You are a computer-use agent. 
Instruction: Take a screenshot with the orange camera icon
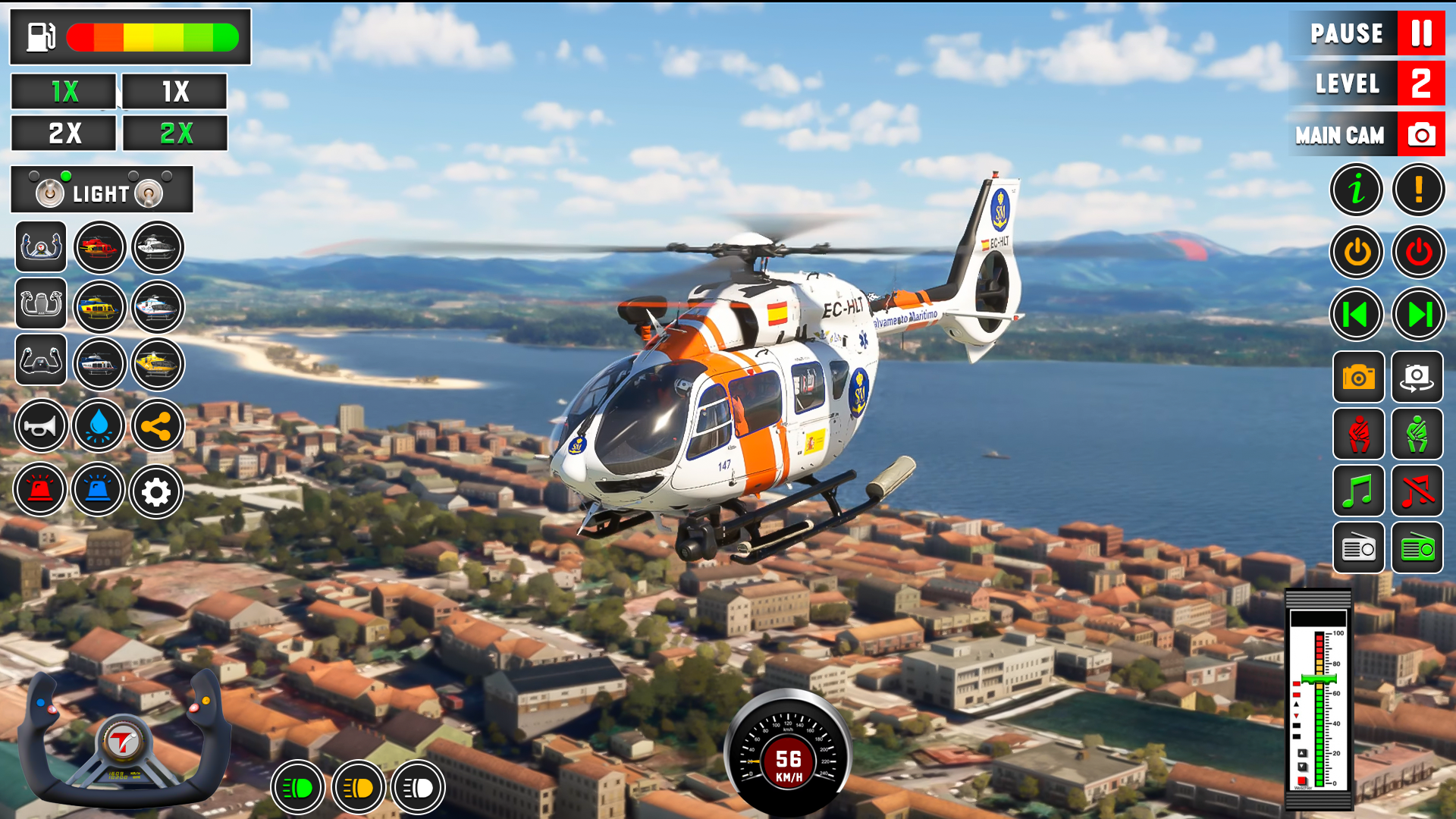[1357, 378]
